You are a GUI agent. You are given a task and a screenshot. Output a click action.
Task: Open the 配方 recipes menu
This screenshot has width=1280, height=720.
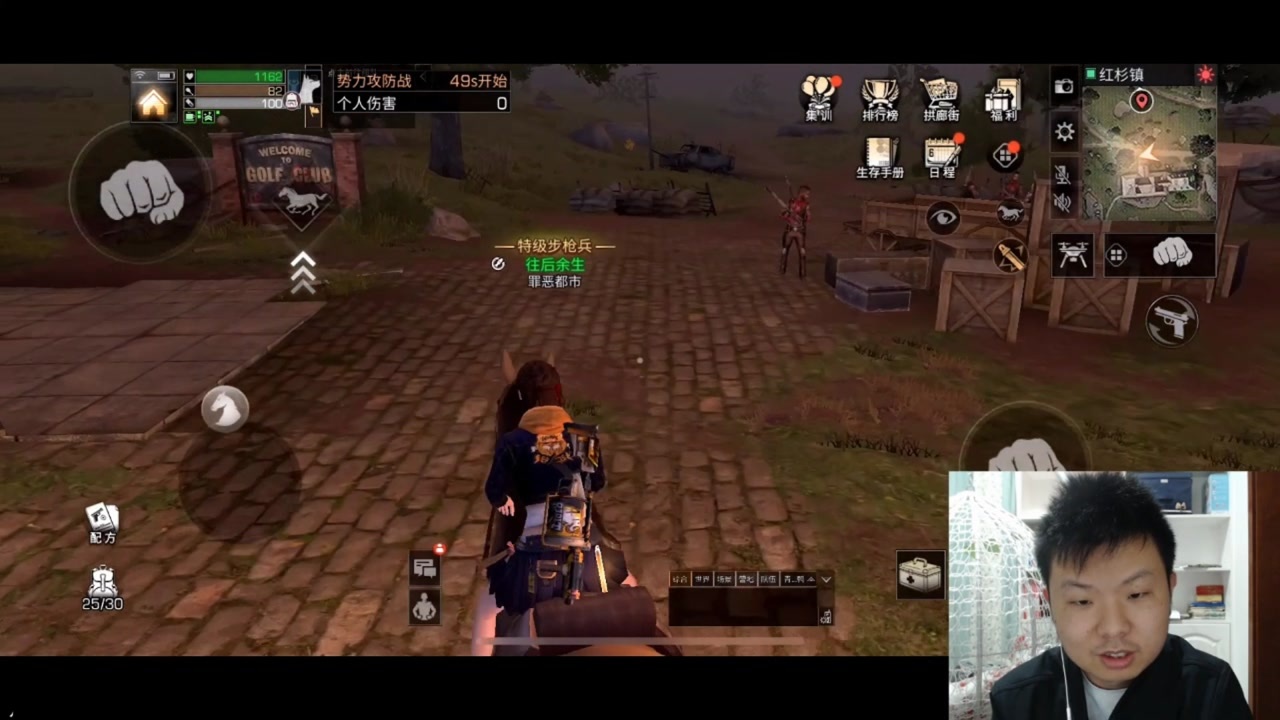pyautogui.click(x=102, y=522)
